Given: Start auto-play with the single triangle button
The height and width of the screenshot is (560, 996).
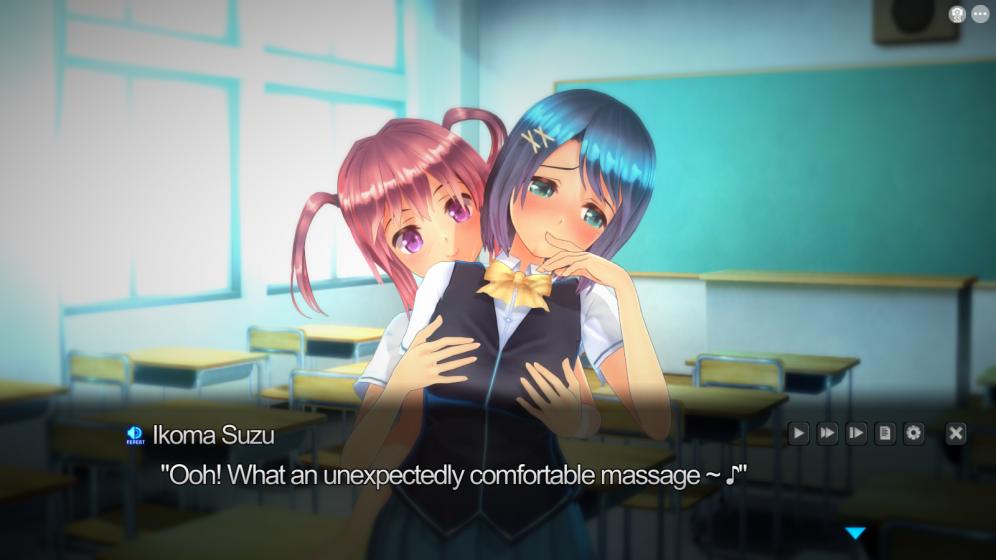Looking at the screenshot, I should pos(798,433).
